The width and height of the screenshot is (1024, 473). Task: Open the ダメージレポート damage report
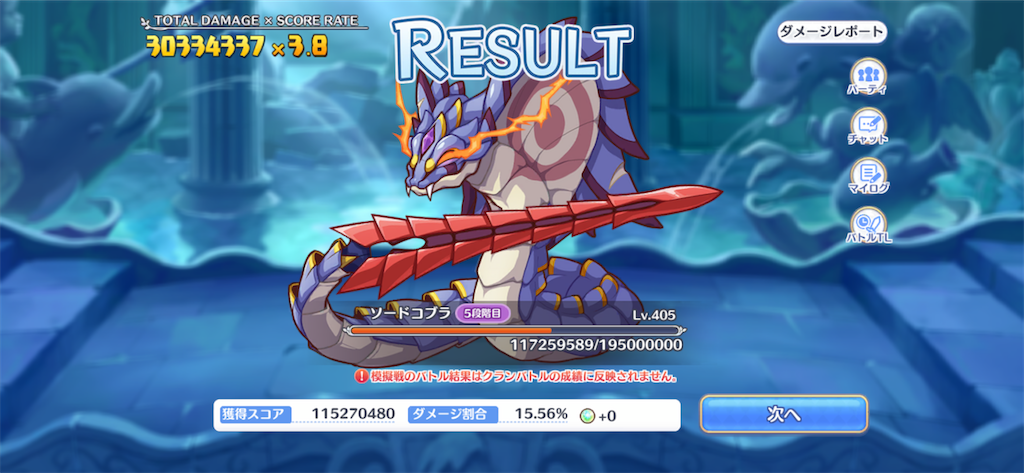[x=832, y=31]
